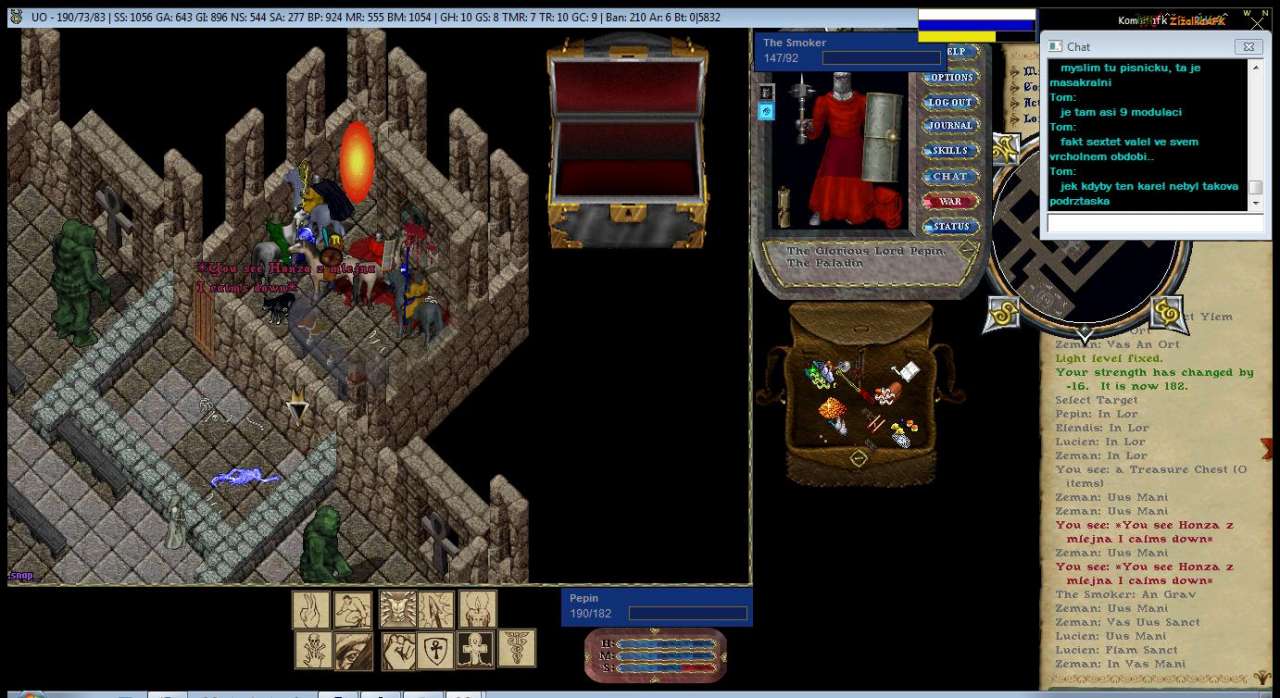
Task: Show the Skills list
Action: 950,151
